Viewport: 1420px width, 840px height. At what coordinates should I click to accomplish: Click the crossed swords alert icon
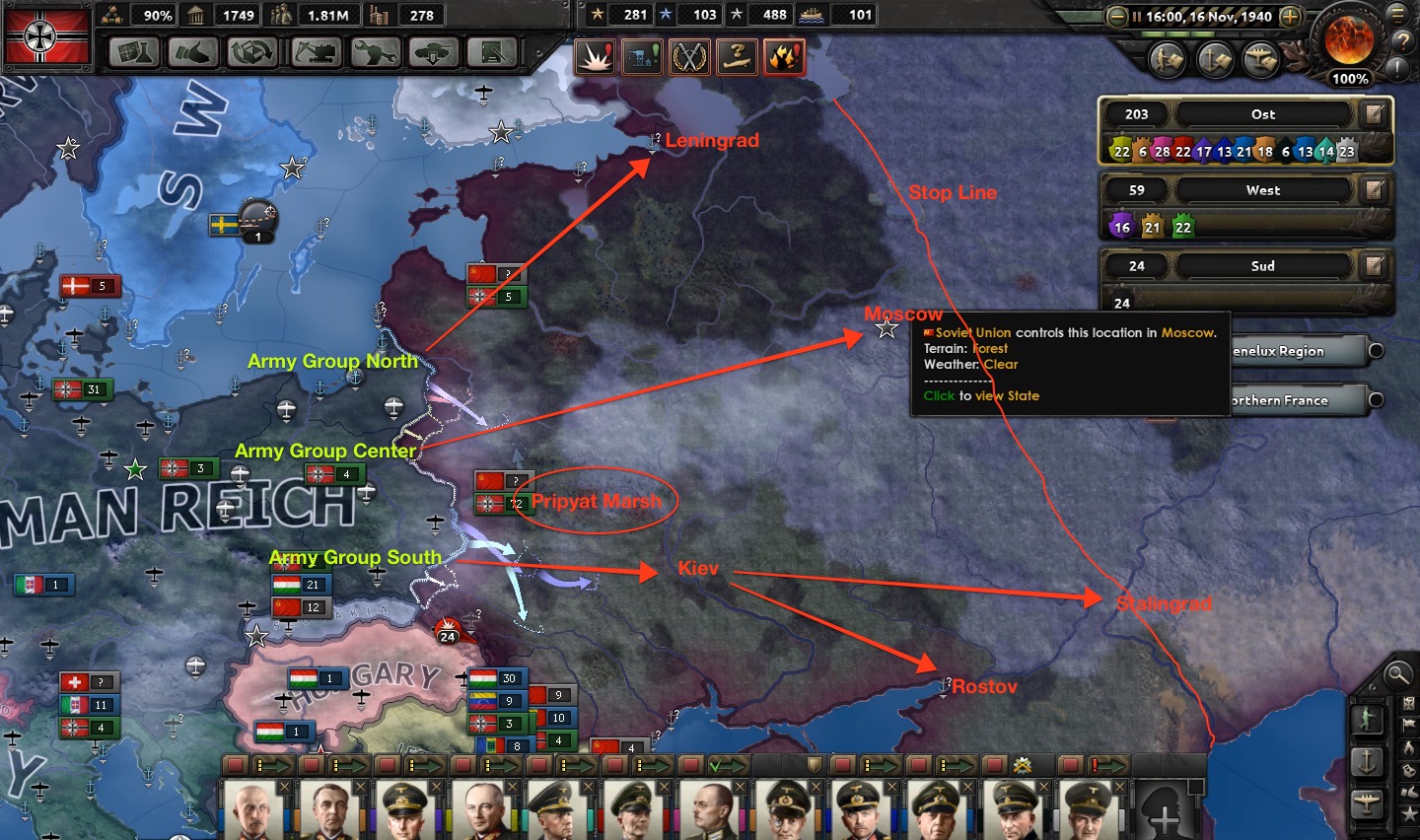pos(689,58)
